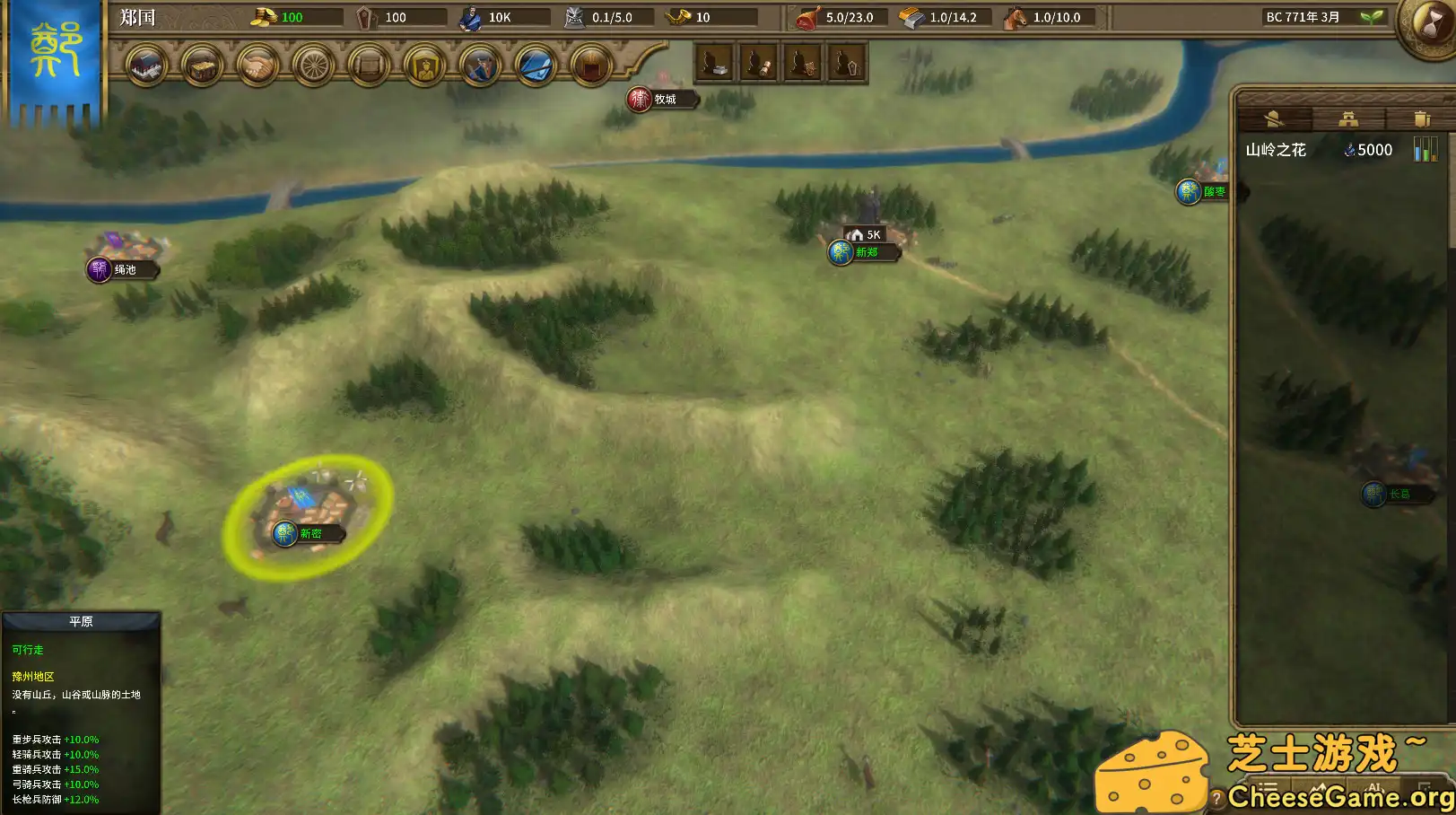The image size is (1456, 815).
Task: Switch to the army tab with arrow
Action: [1275, 119]
